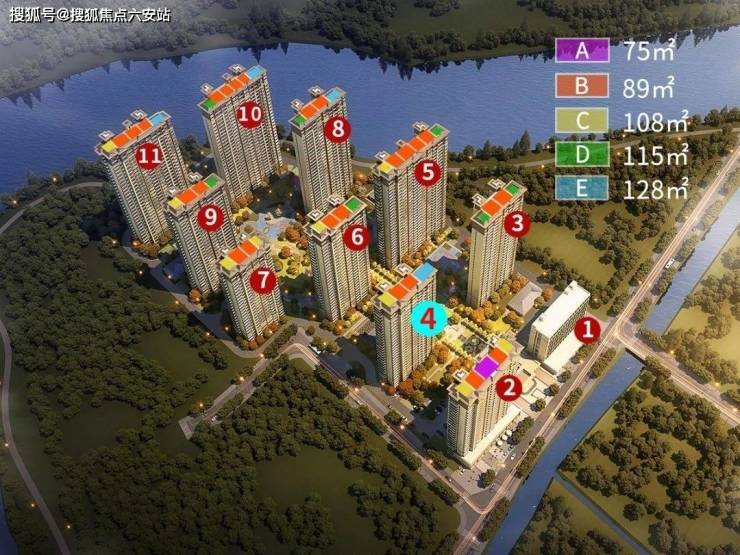Click building marker number 3
Image resolution: width=740 pixels, height=555 pixels.
515,224
